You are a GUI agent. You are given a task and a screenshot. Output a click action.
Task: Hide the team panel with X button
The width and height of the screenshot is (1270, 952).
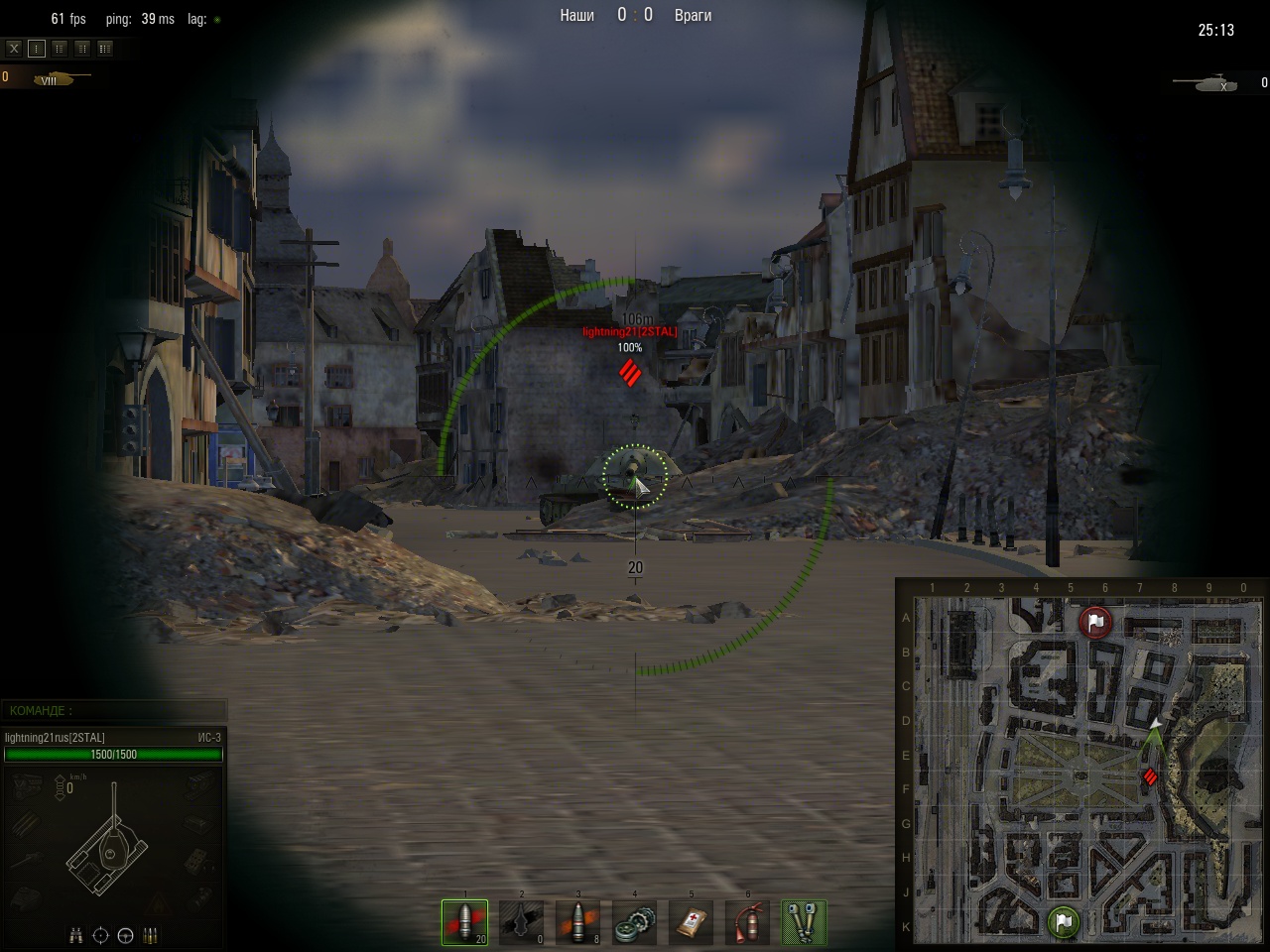click(14, 48)
